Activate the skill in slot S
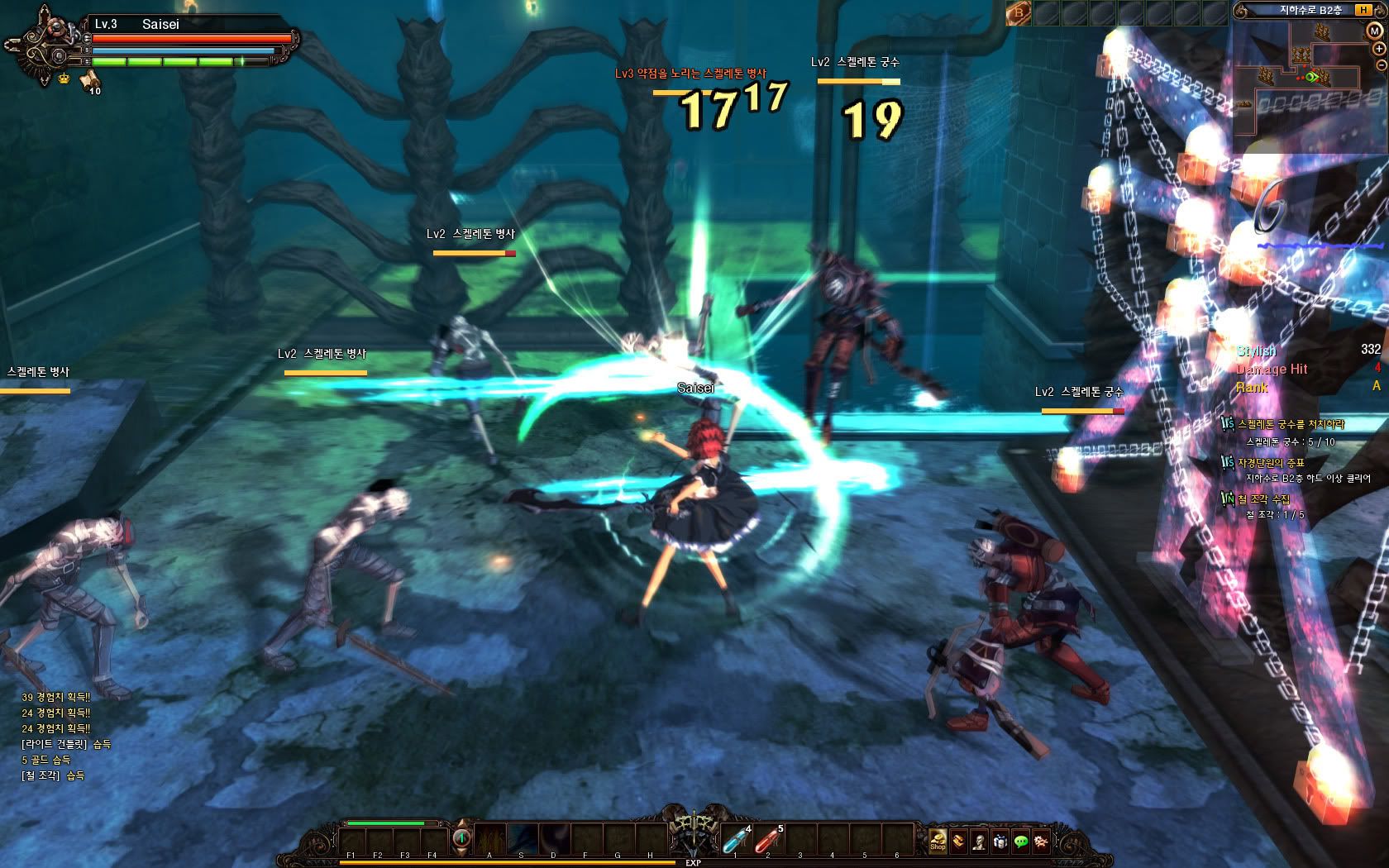This screenshot has width=1389, height=868. pos(522,838)
